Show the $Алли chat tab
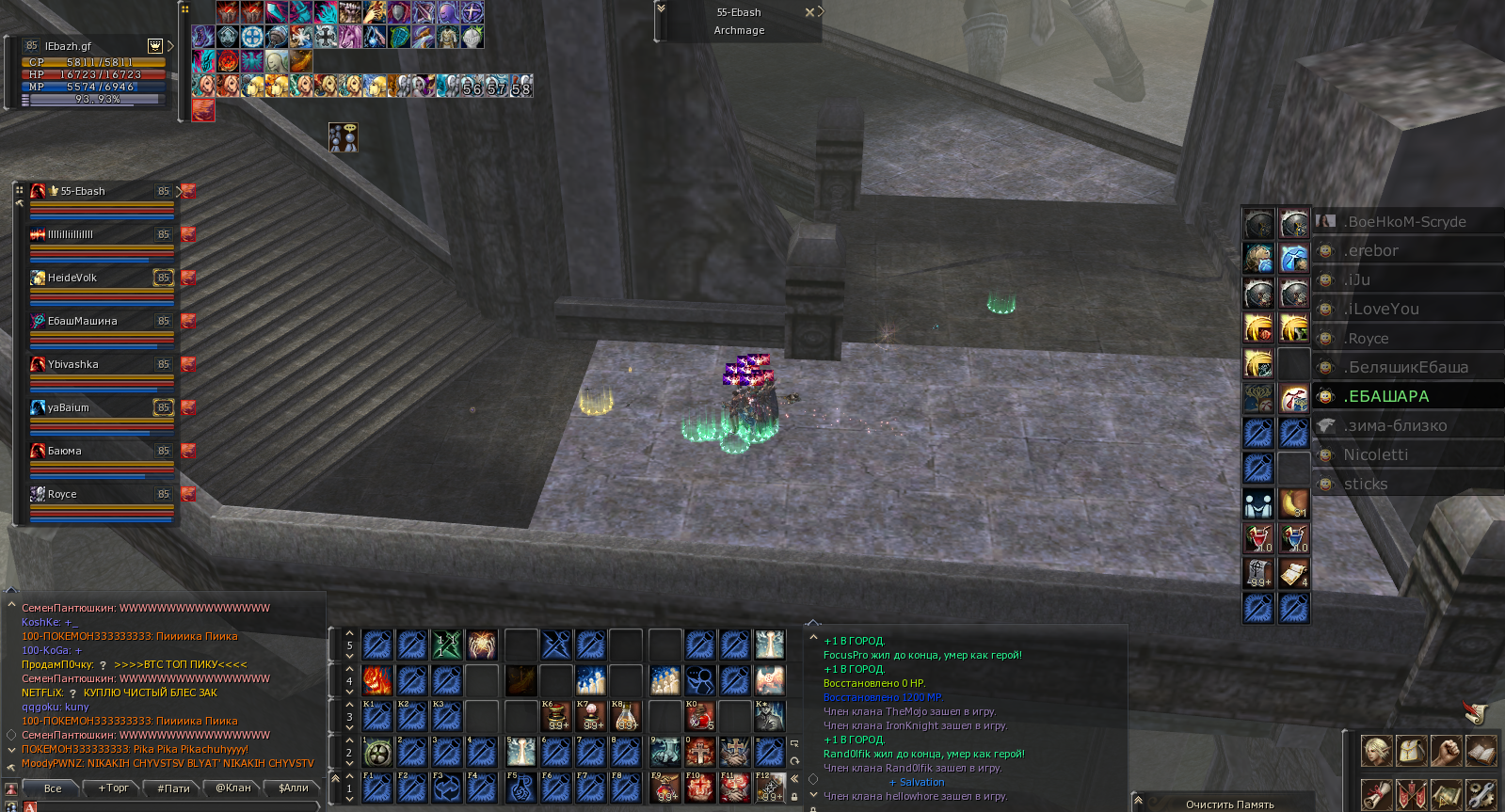 pyautogui.click(x=293, y=788)
